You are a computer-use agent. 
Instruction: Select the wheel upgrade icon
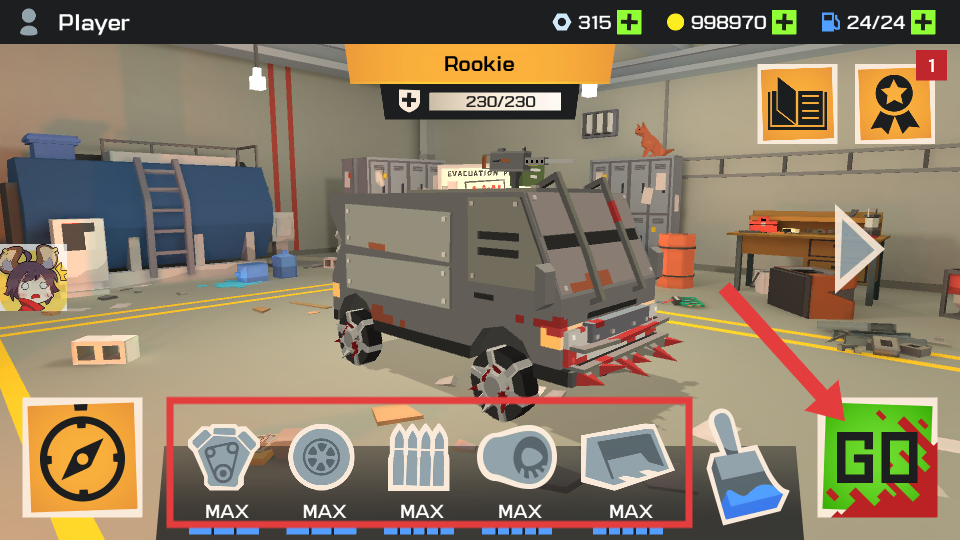321,457
